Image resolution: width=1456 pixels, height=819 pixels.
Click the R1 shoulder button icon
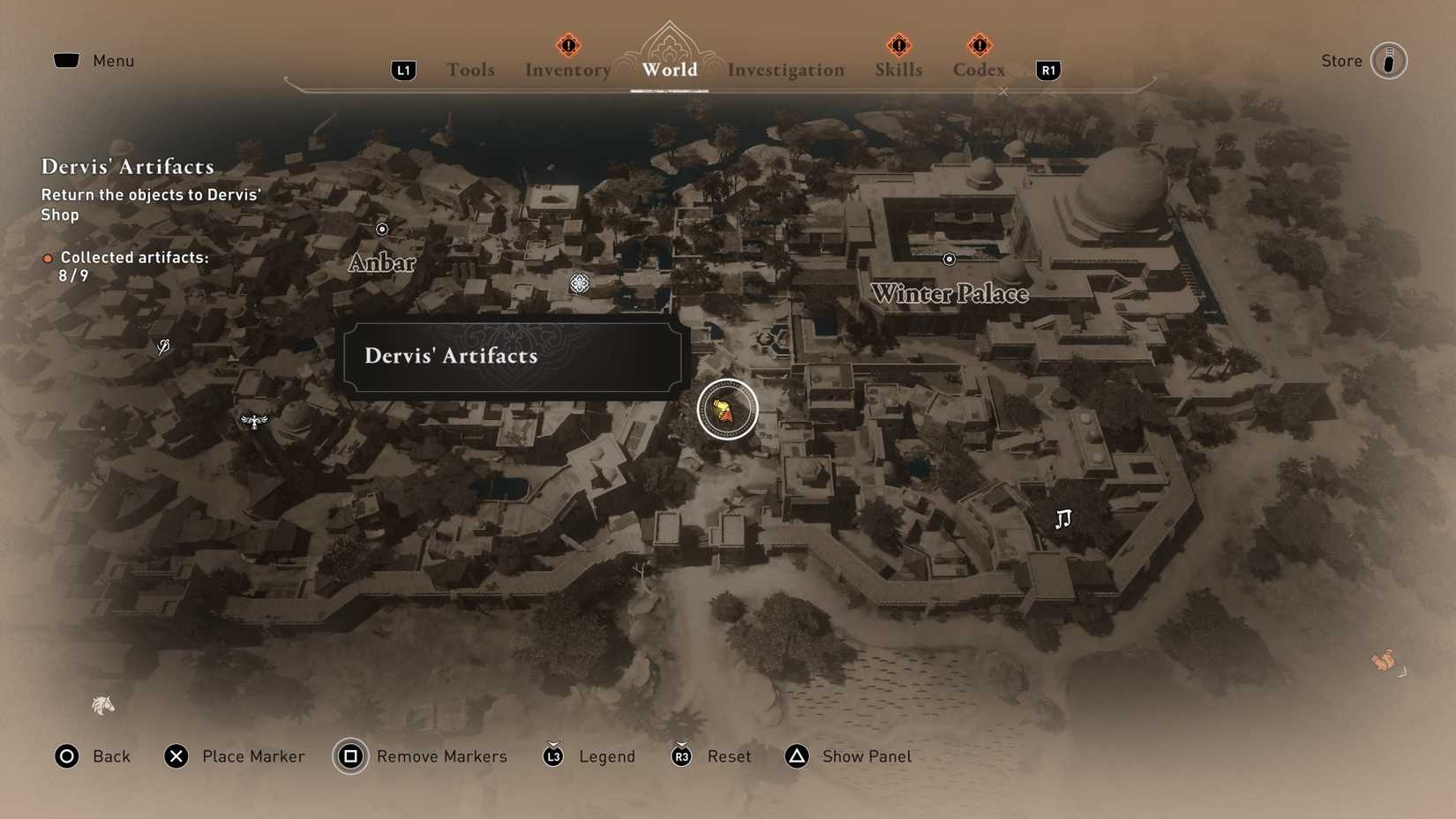coord(1047,70)
